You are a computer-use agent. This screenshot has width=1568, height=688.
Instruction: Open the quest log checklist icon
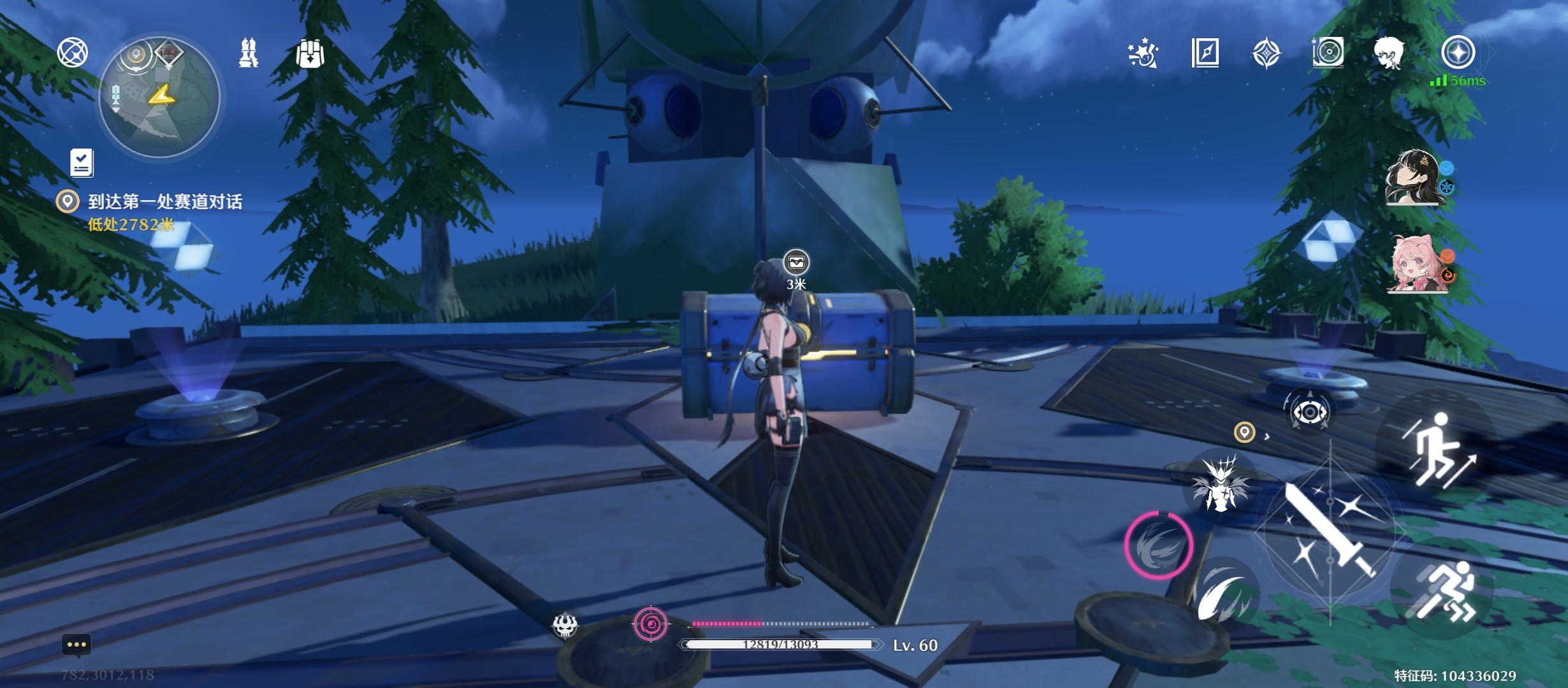[x=82, y=163]
